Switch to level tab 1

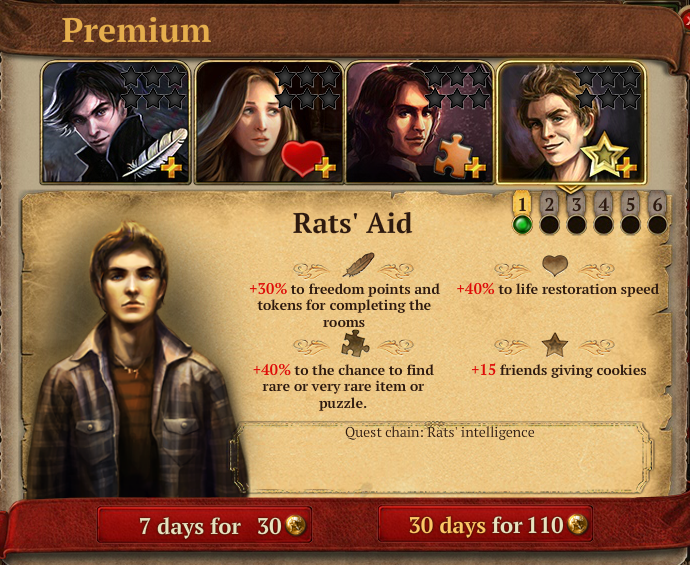click(521, 206)
